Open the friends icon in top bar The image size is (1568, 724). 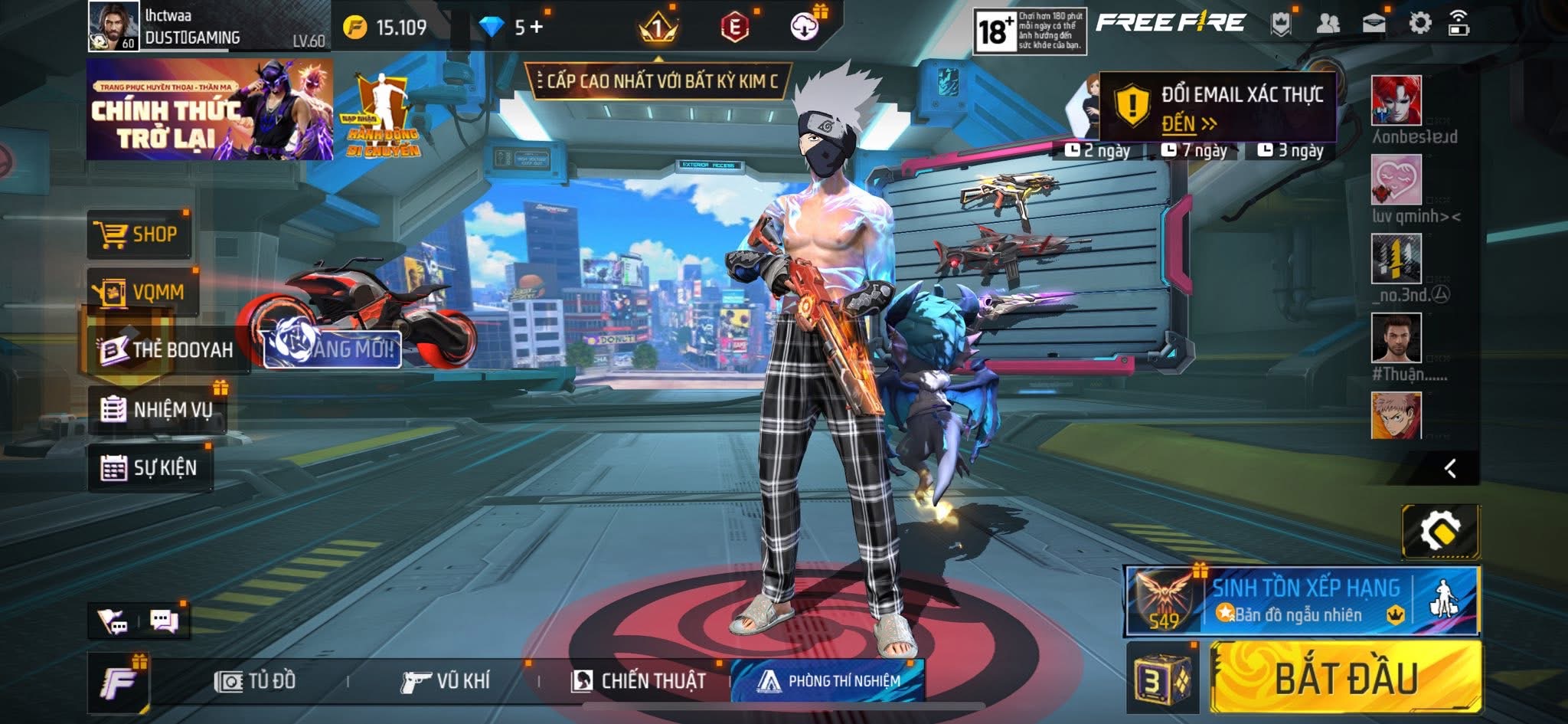(1328, 24)
